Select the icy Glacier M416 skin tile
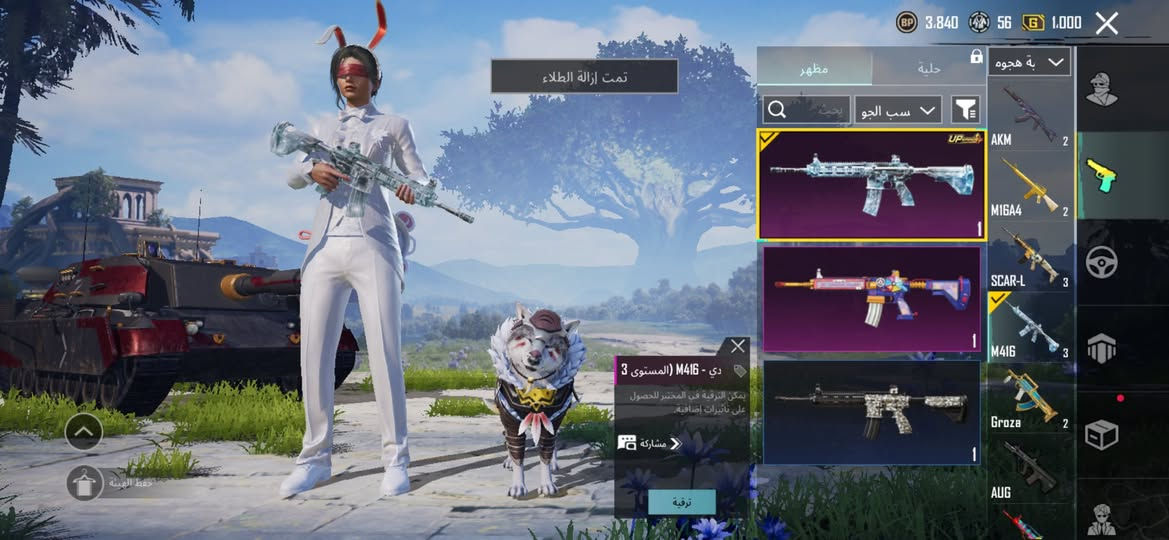Screen dimensions: 1169x540 pos(871,185)
